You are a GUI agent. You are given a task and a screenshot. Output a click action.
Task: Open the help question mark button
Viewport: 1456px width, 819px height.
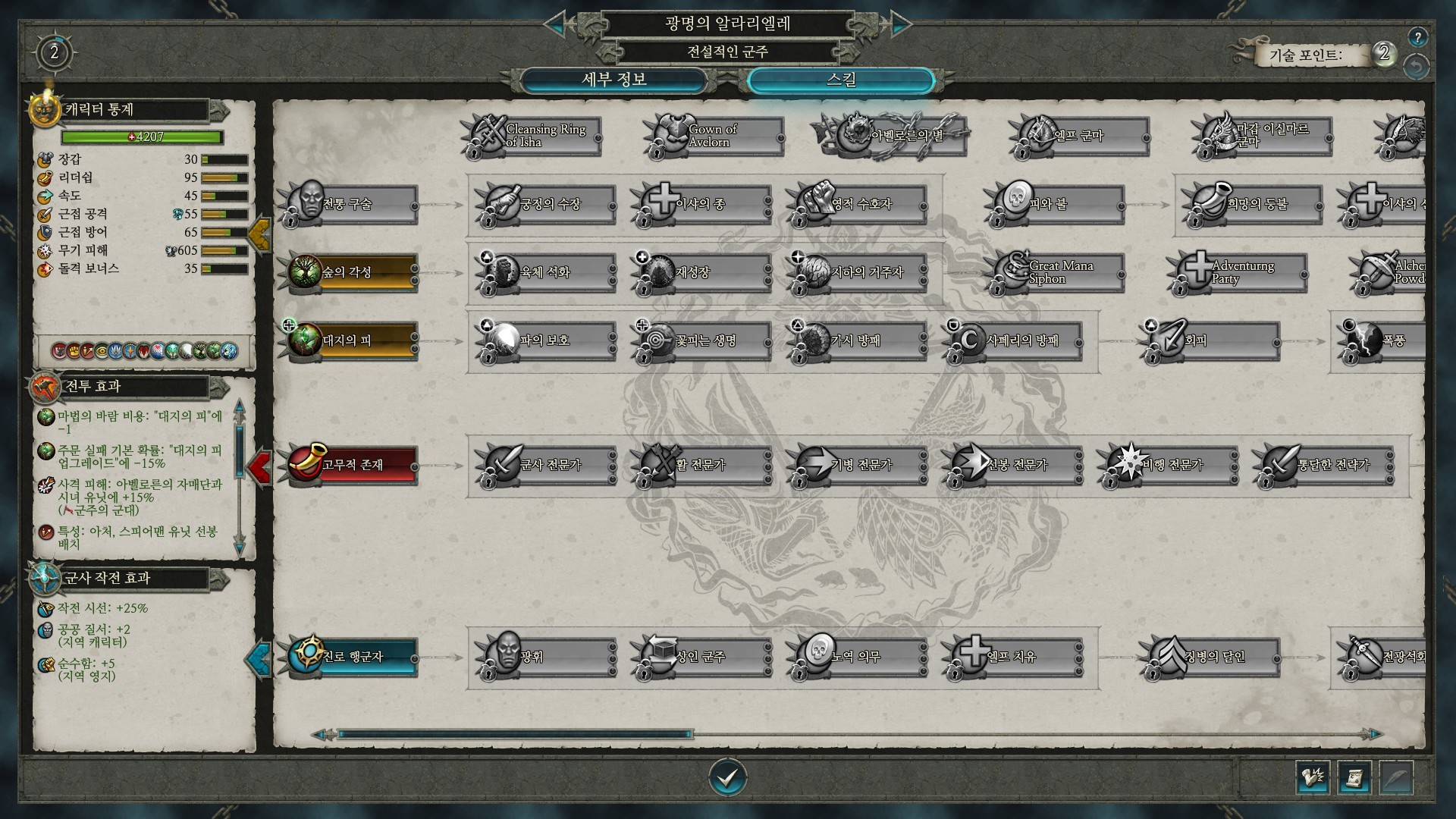pos(1417,36)
